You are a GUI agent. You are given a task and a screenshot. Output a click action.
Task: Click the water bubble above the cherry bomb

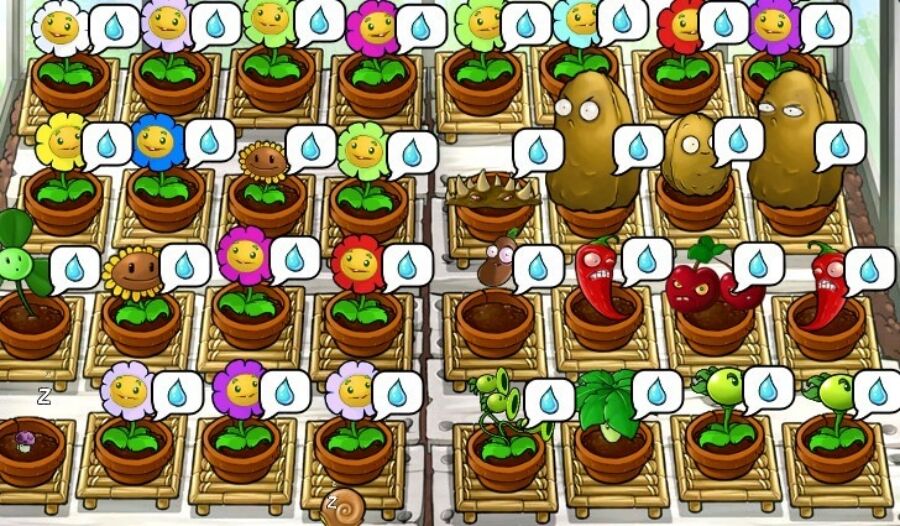(x=759, y=264)
